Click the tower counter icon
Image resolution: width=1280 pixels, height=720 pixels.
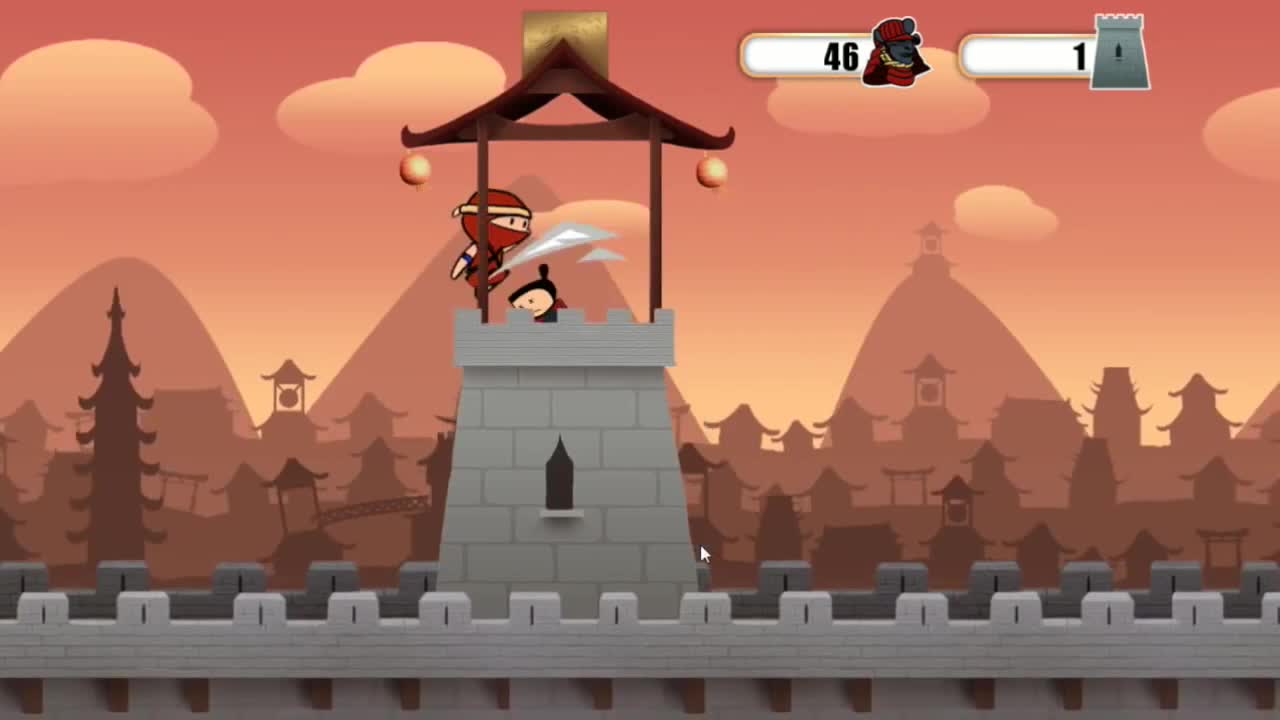tap(1118, 53)
